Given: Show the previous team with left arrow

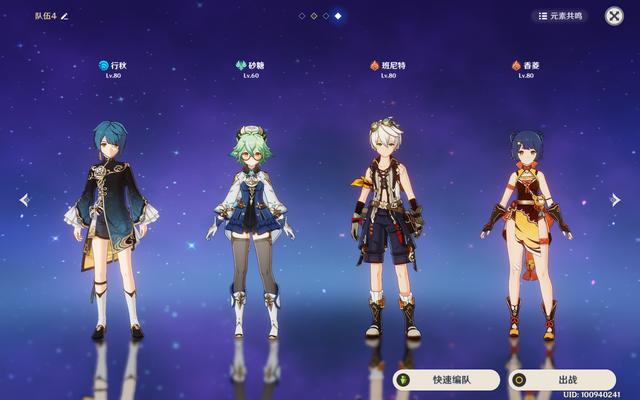Looking at the screenshot, I should [24, 200].
